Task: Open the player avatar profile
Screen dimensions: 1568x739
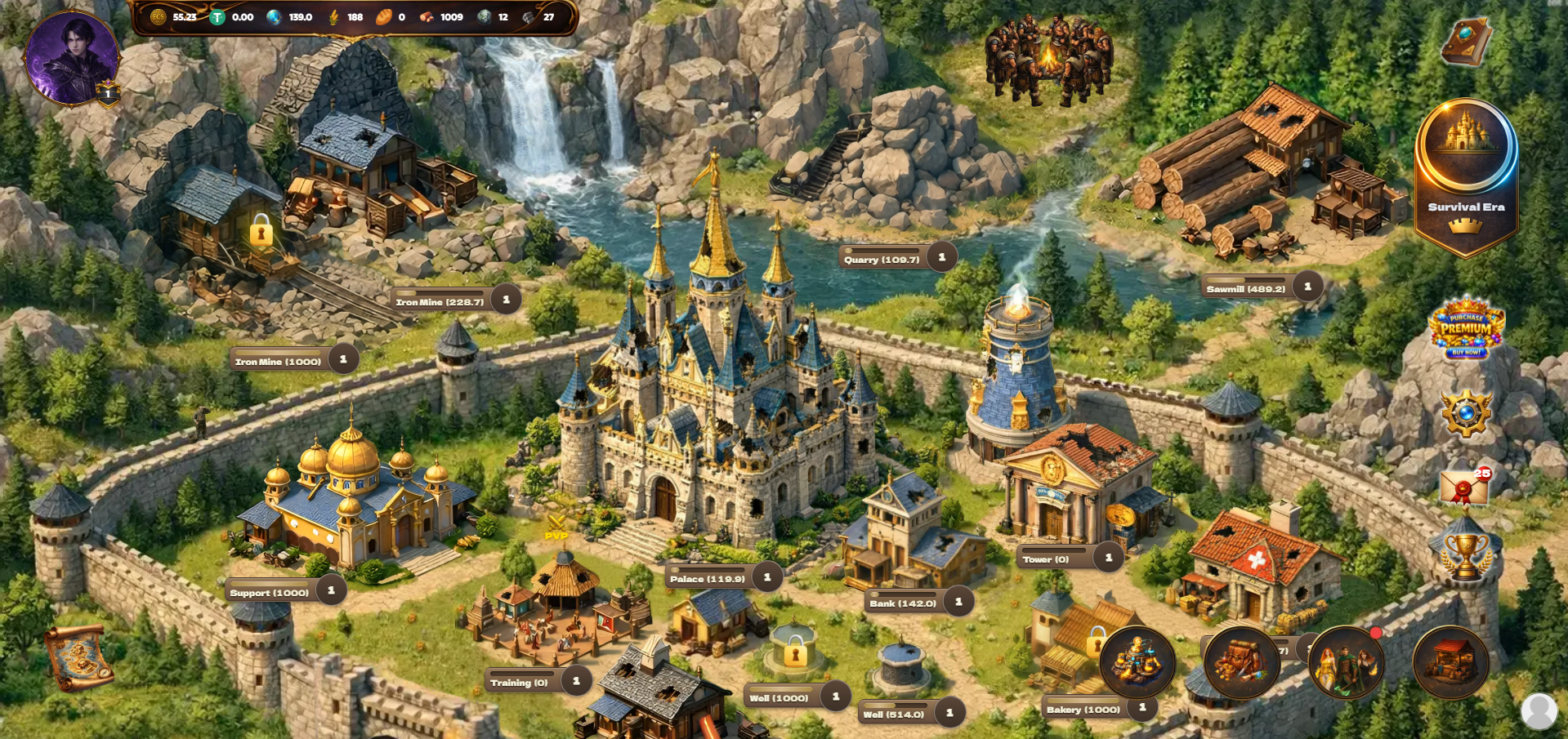Action: 72,57
